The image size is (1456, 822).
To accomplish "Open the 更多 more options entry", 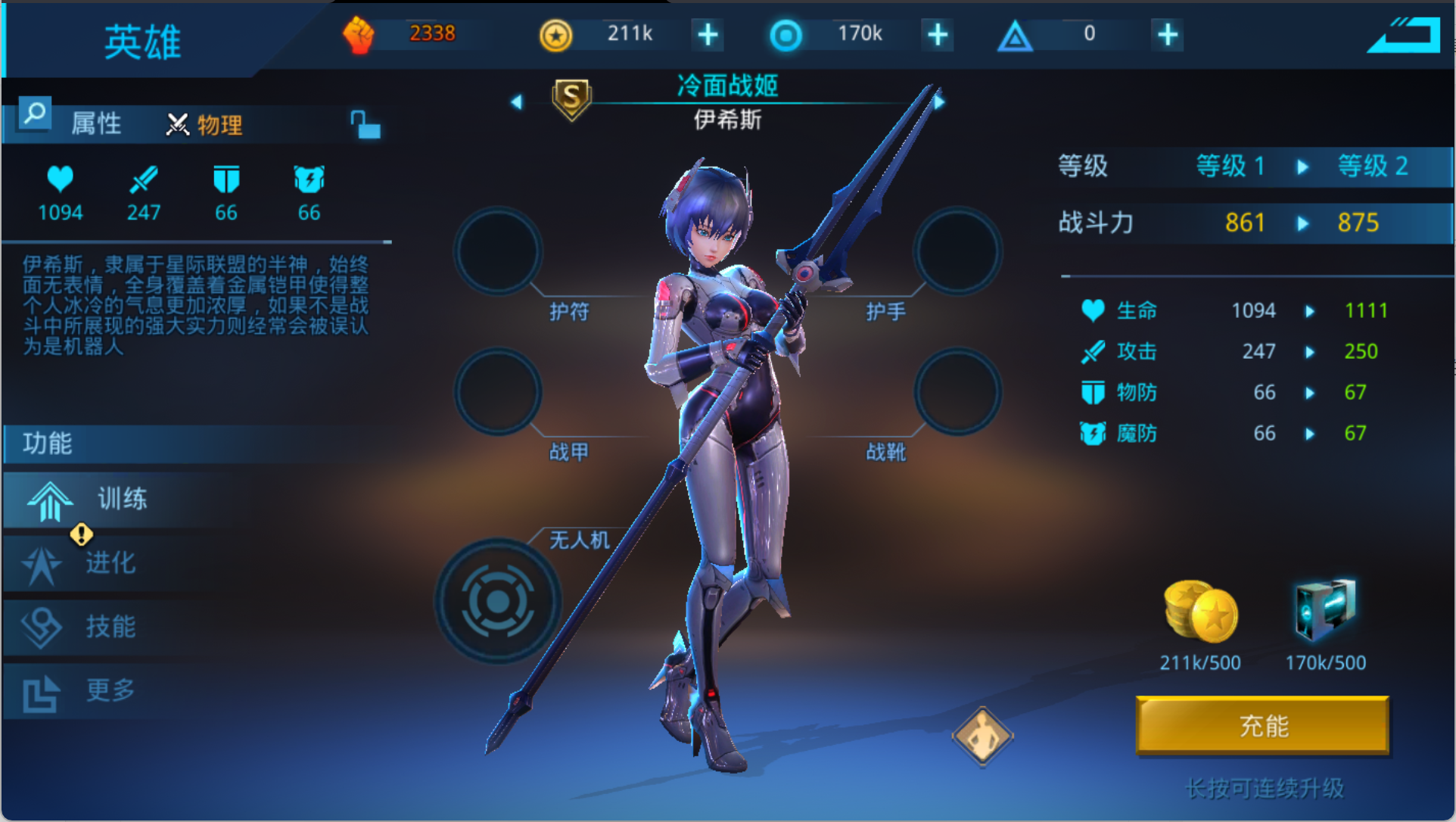I will point(110,690).
